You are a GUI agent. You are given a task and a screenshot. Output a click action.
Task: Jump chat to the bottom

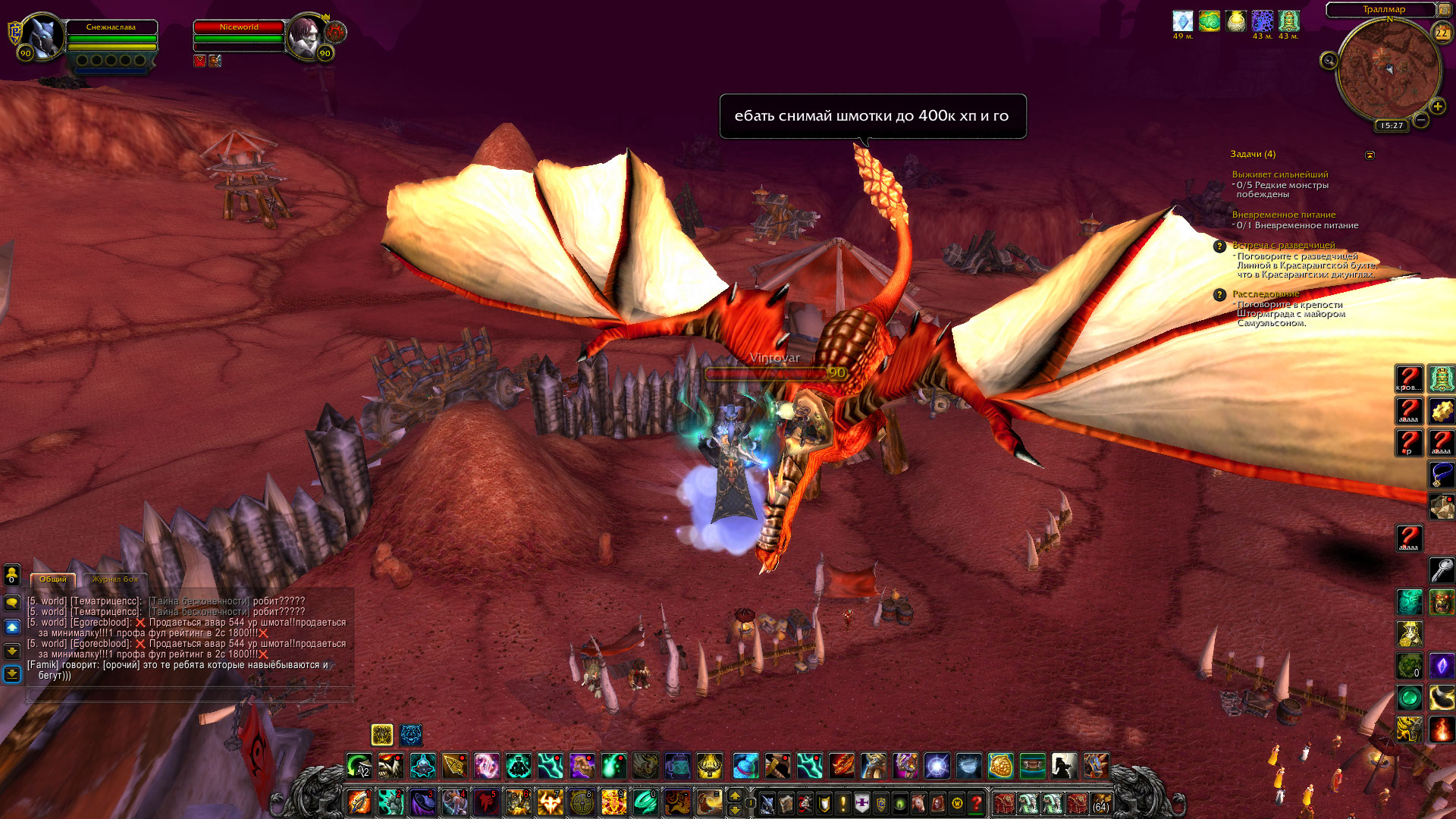click(x=12, y=674)
